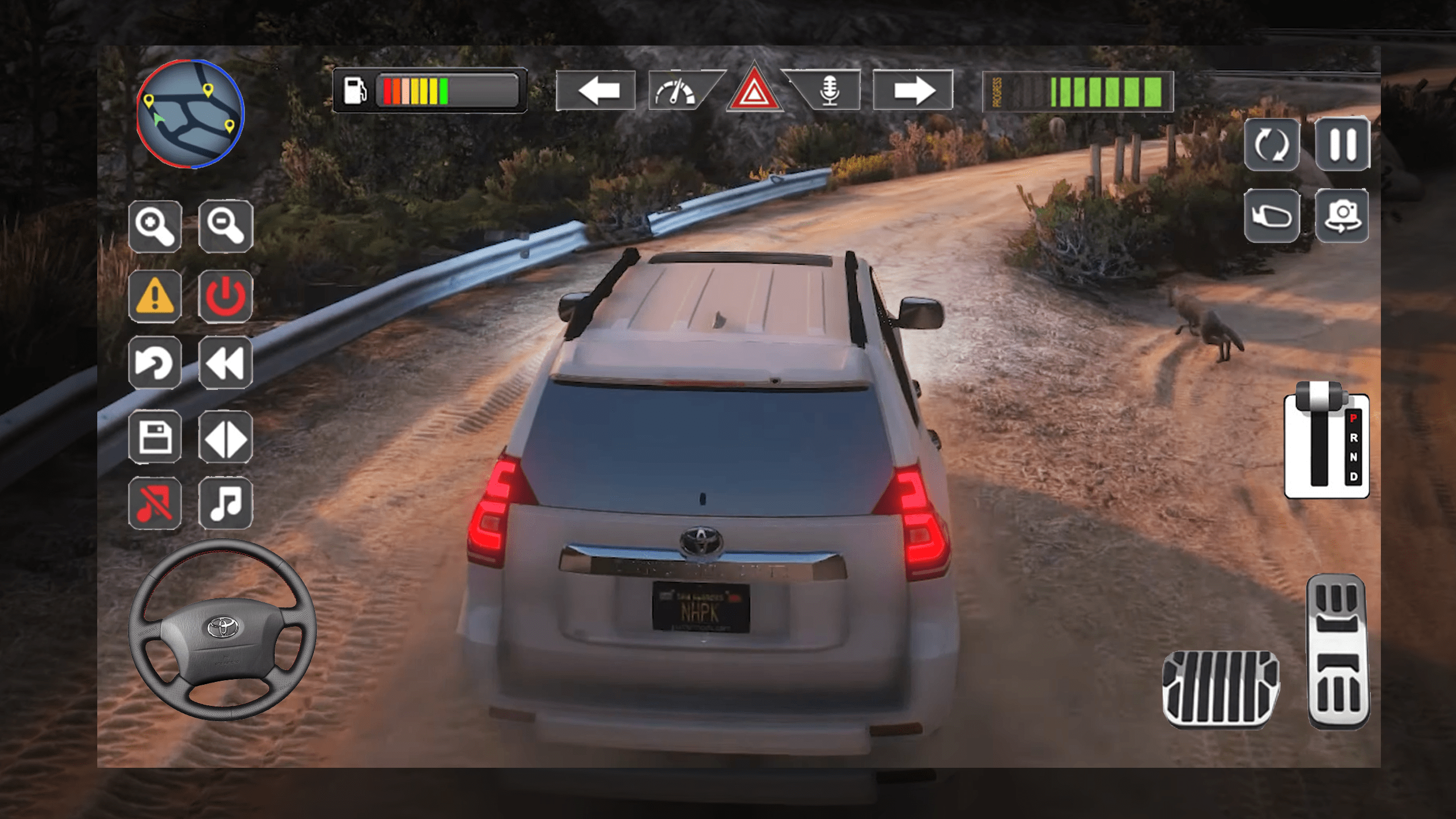The image size is (1456, 819).
Task: Activate the right turn signal arrow
Action: pyautogui.click(x=913, y=90)
